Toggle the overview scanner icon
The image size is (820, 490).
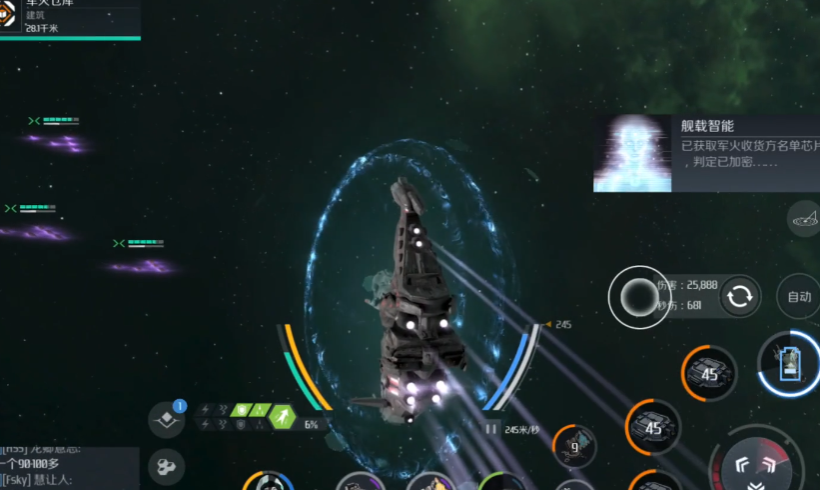[805, 217]
